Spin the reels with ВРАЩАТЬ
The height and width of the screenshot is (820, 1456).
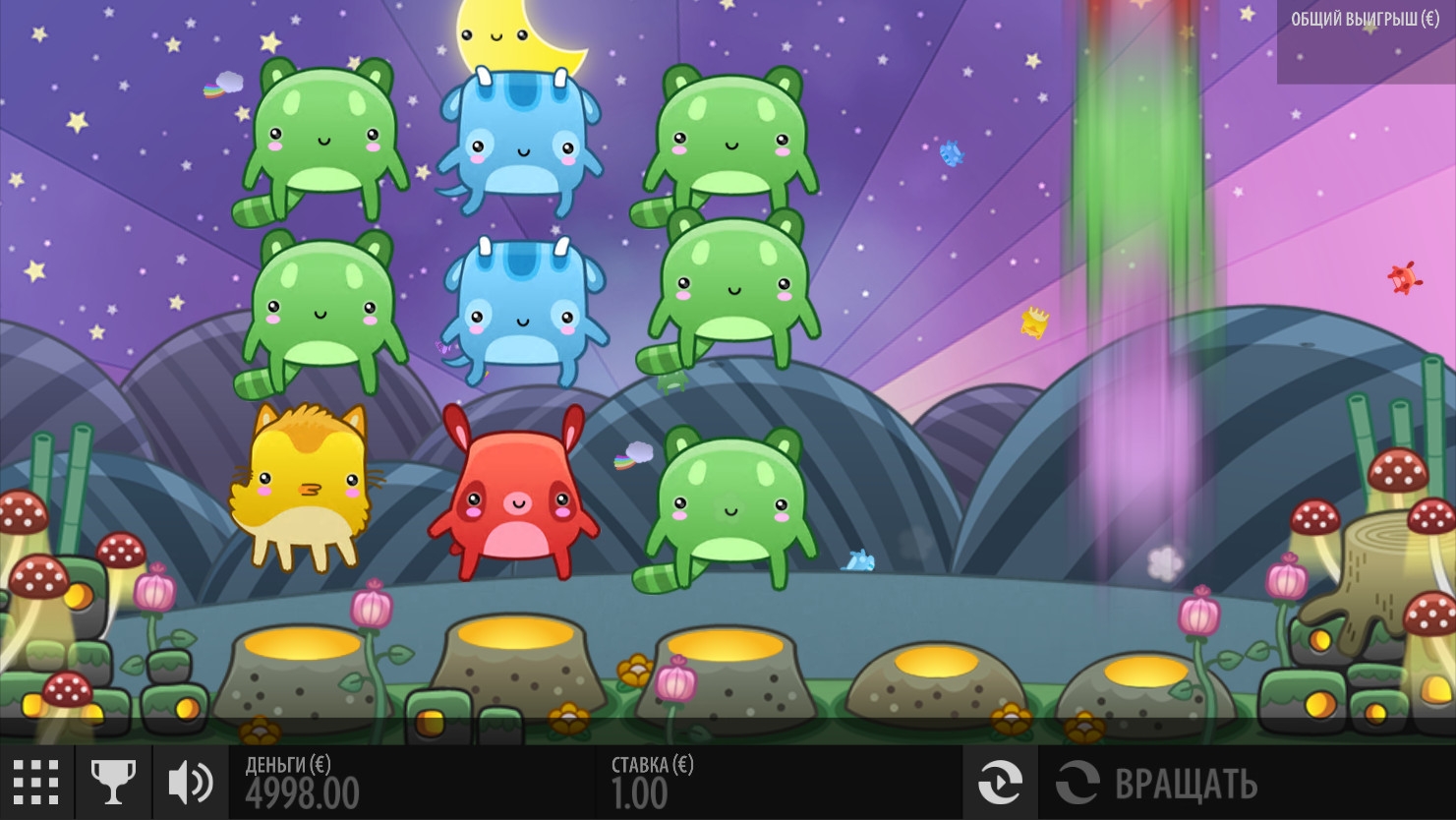1158,784
